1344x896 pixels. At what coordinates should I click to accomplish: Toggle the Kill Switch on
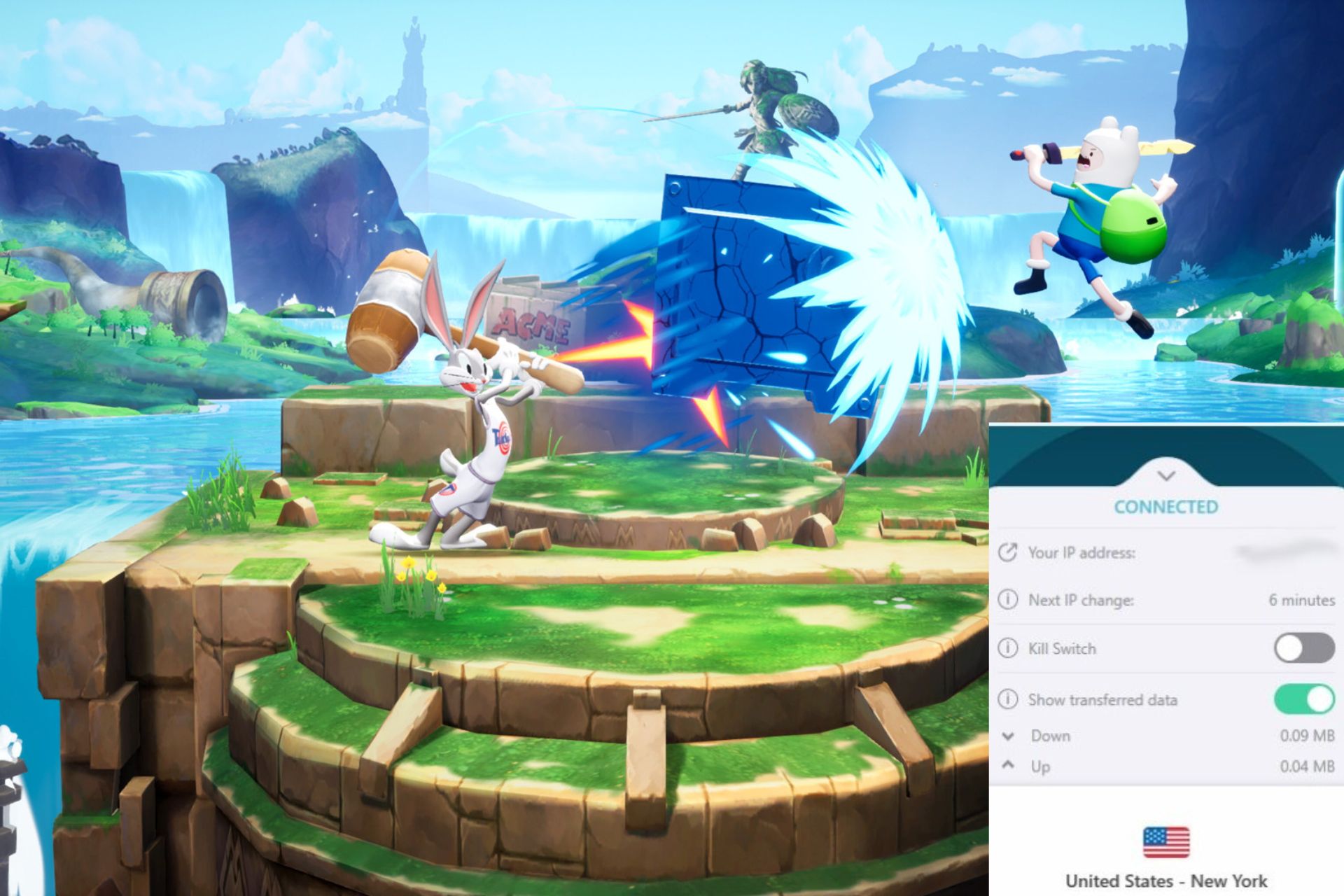coord(1303,648)
